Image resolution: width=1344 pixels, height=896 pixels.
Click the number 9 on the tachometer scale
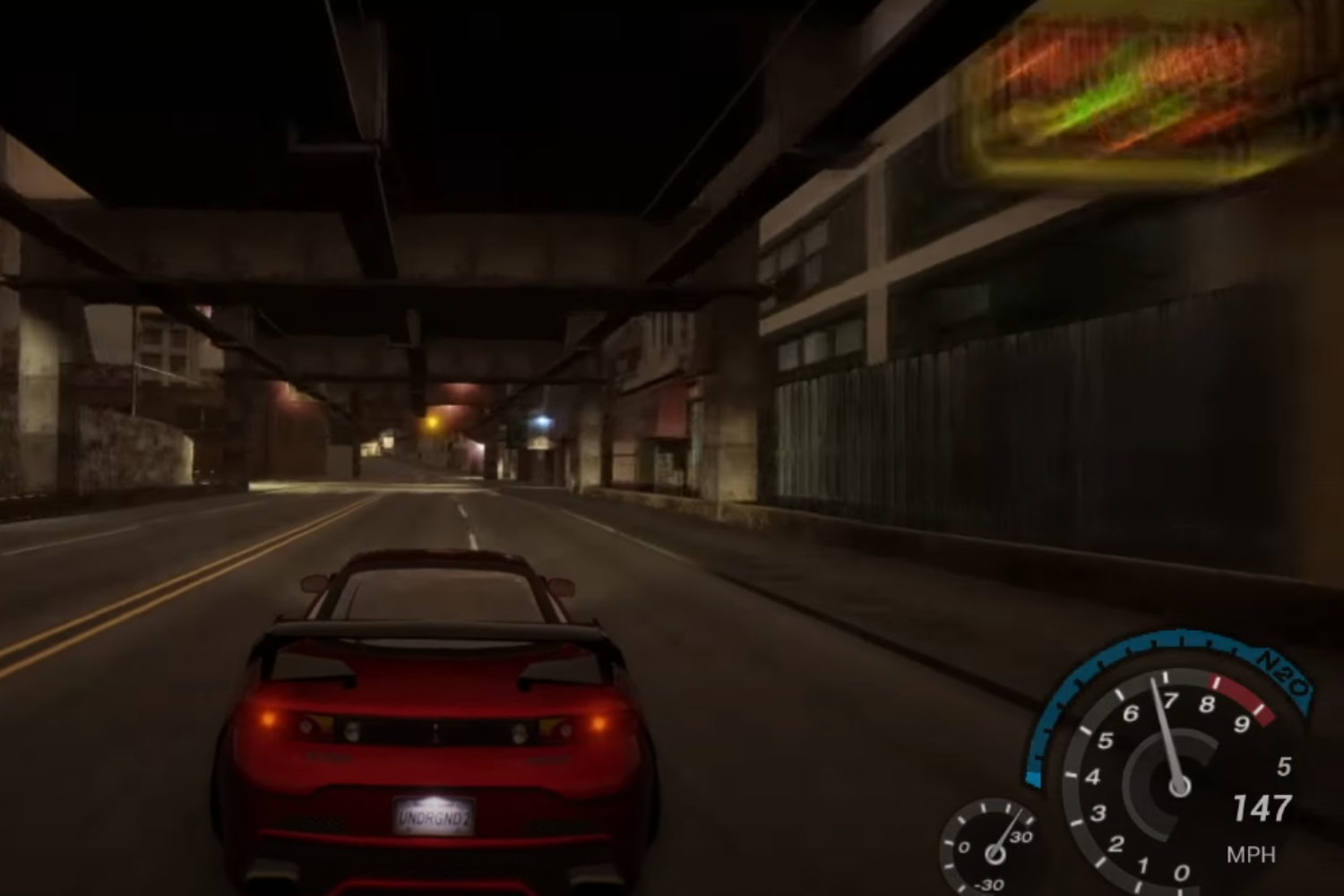1242,724
